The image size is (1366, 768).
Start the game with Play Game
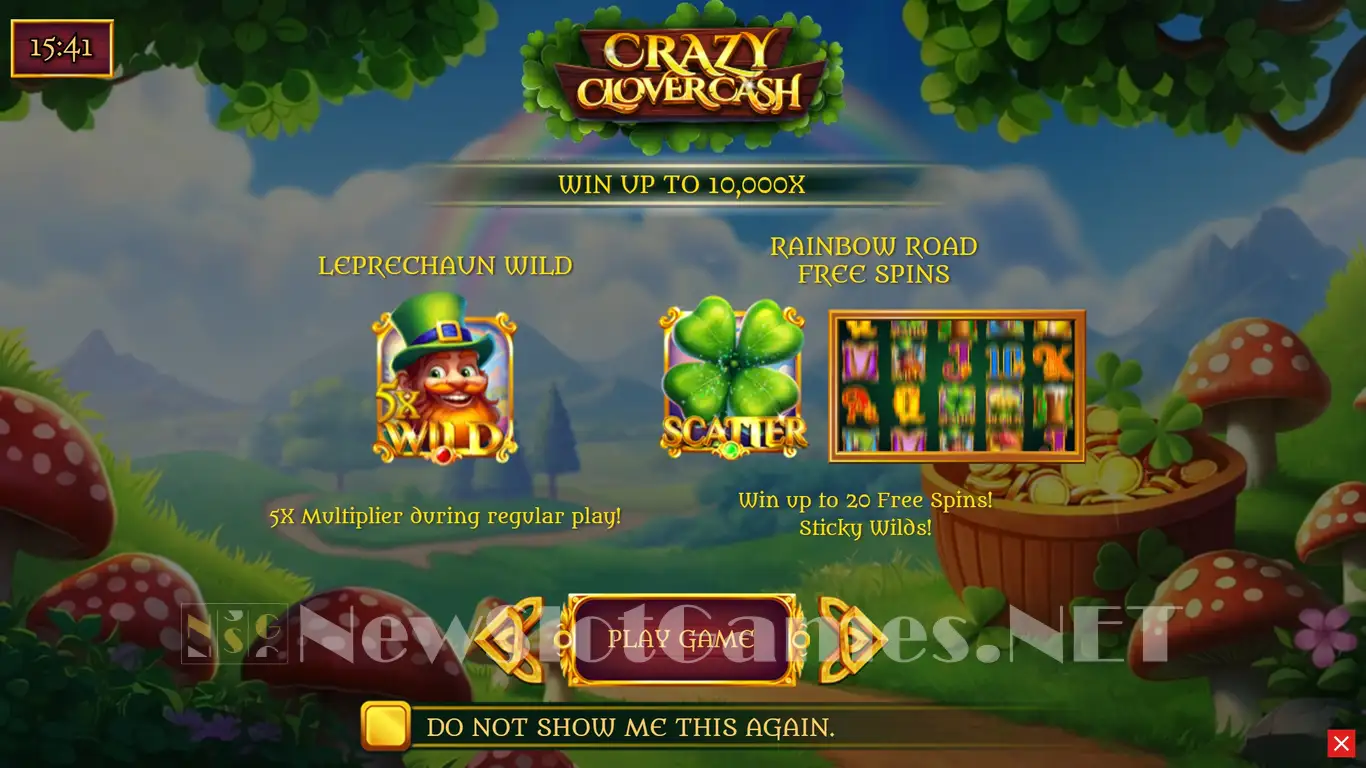pyautogui.click(x=682, y=639)
